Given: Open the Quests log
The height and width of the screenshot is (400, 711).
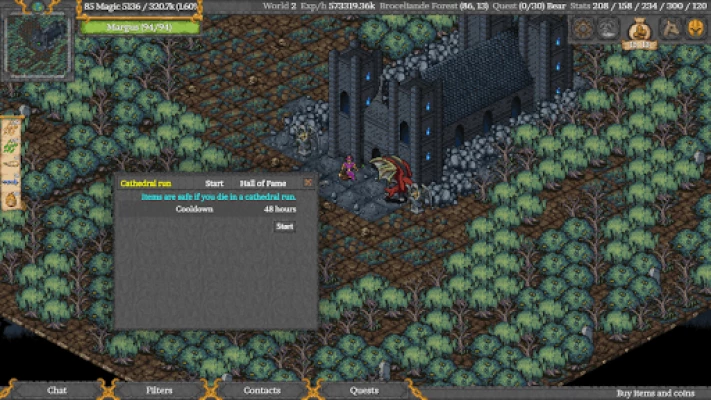Looking at the screenshot, I should pos(364,390).
